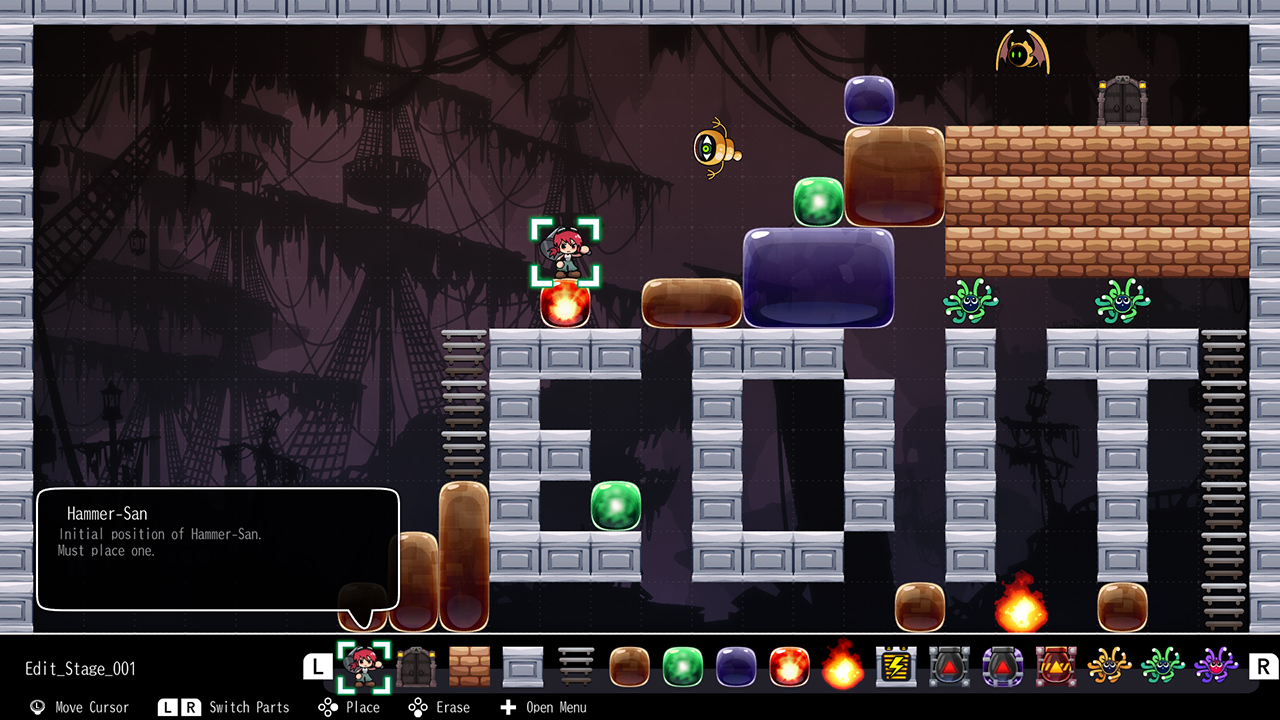The height and width of the screenshot is (720, 1280).
Task: Click the Hammer-San description tooltip box
Action: pos(218,548)
